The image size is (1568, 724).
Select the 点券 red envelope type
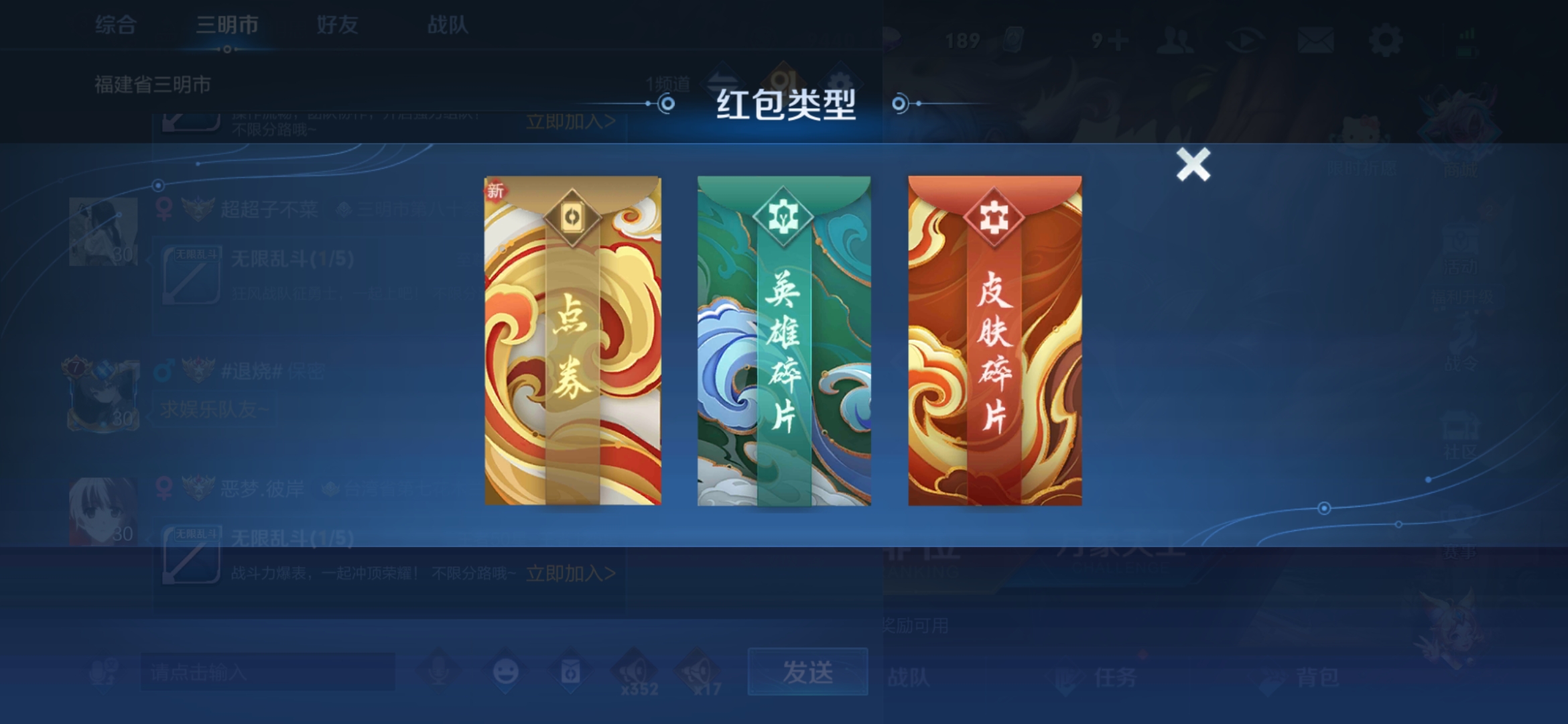(573, 342)
